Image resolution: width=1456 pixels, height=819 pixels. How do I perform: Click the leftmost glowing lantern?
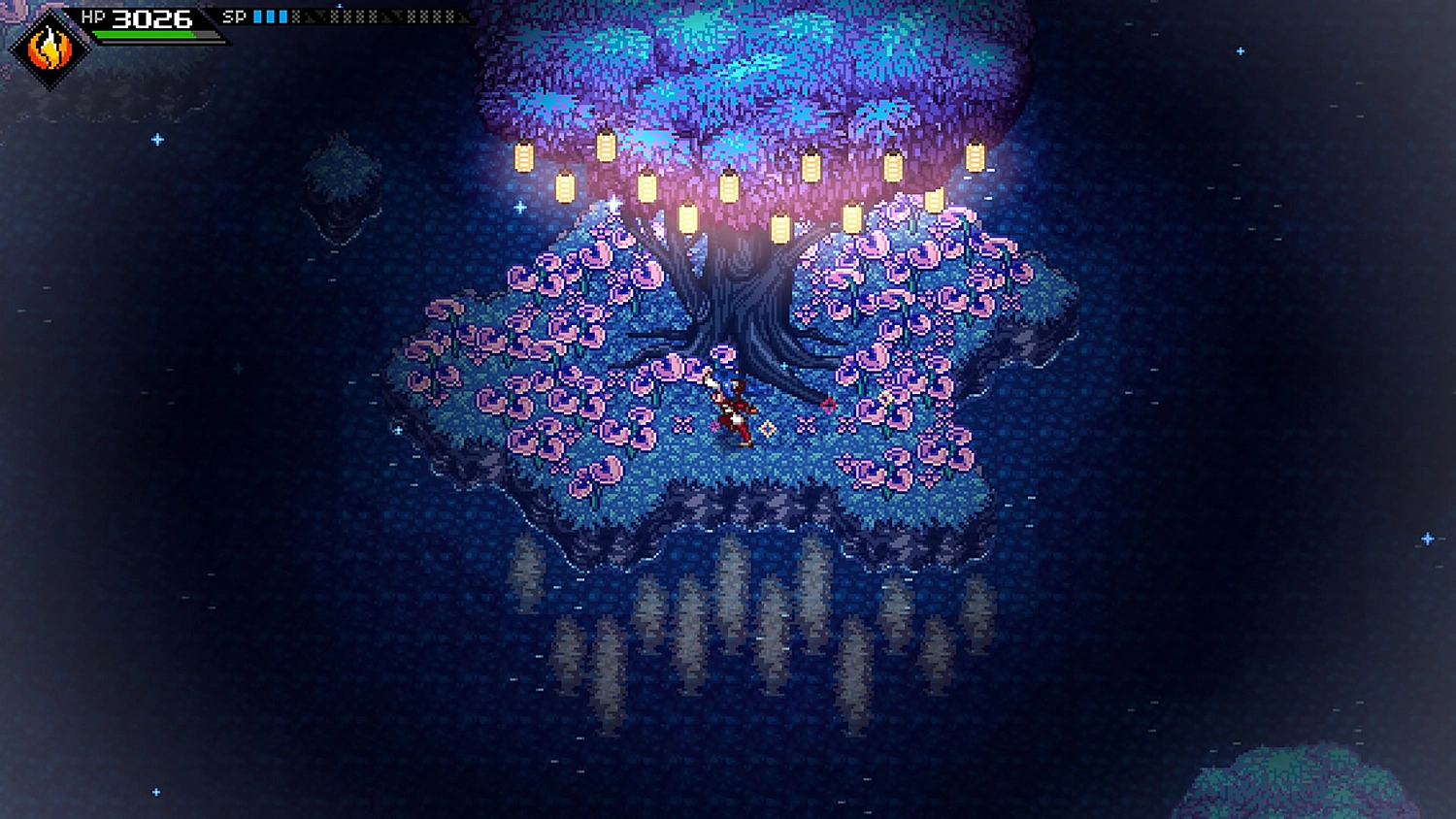521,157
